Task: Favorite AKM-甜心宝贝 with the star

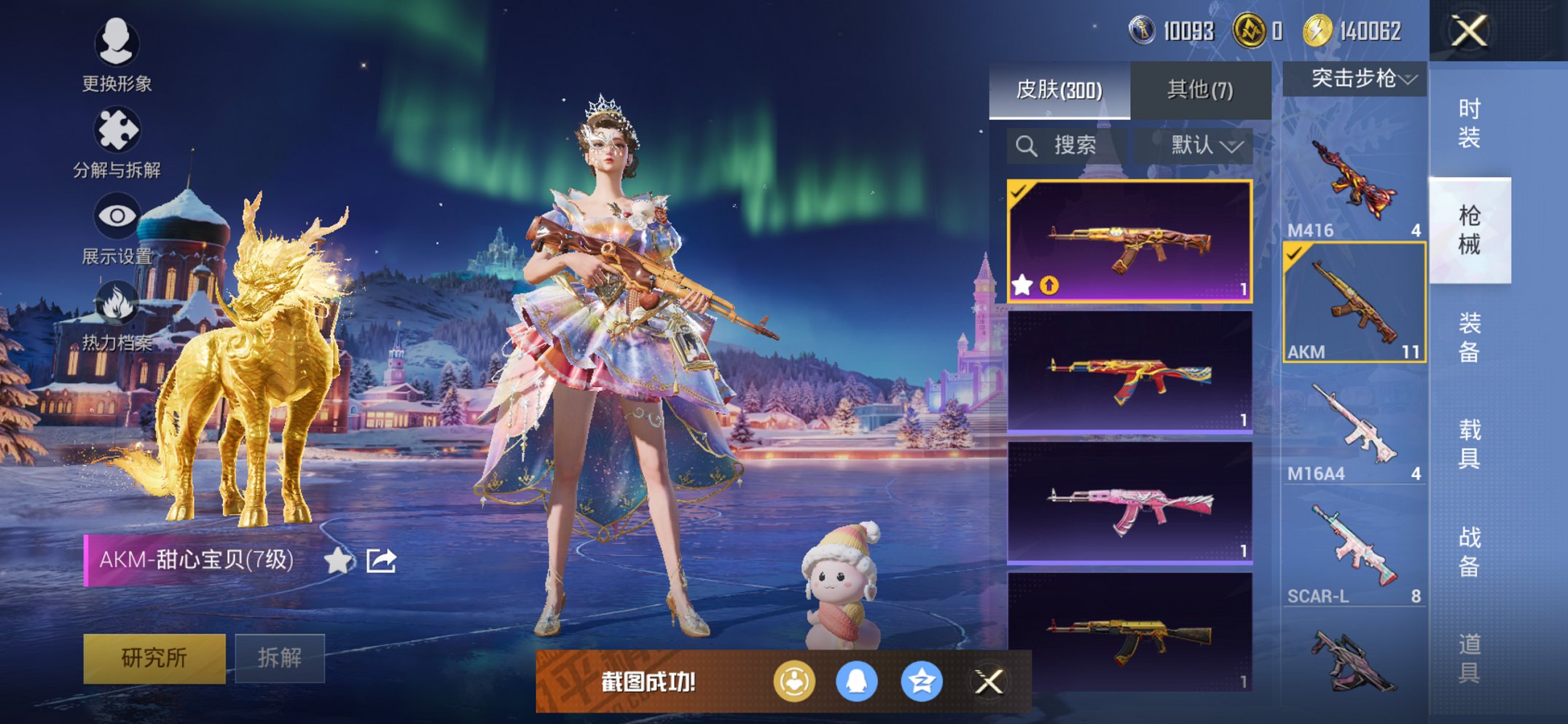Action: 338,561
